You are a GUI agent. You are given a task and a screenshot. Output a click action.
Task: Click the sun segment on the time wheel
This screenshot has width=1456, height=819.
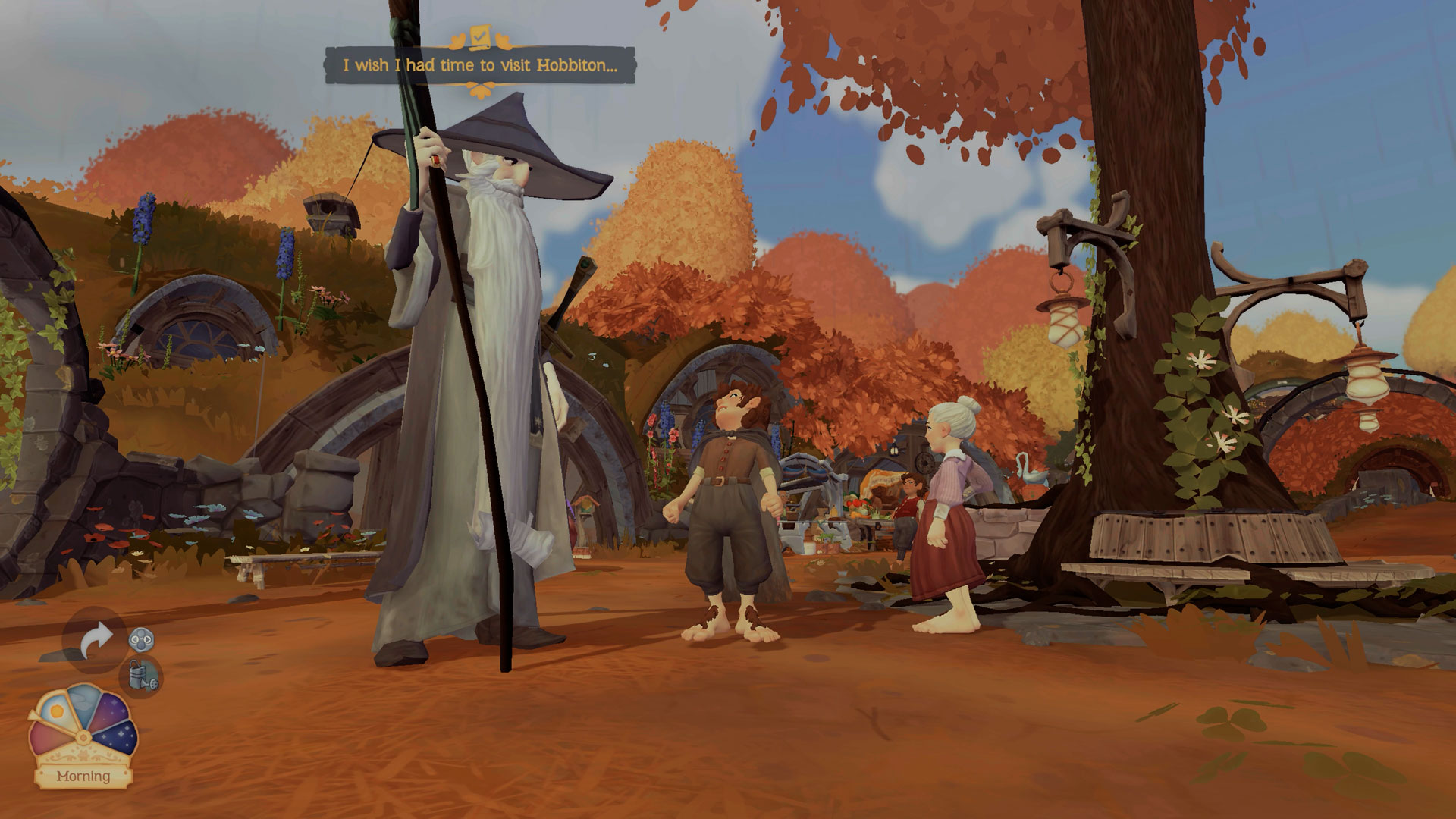[x=56, y=709]
